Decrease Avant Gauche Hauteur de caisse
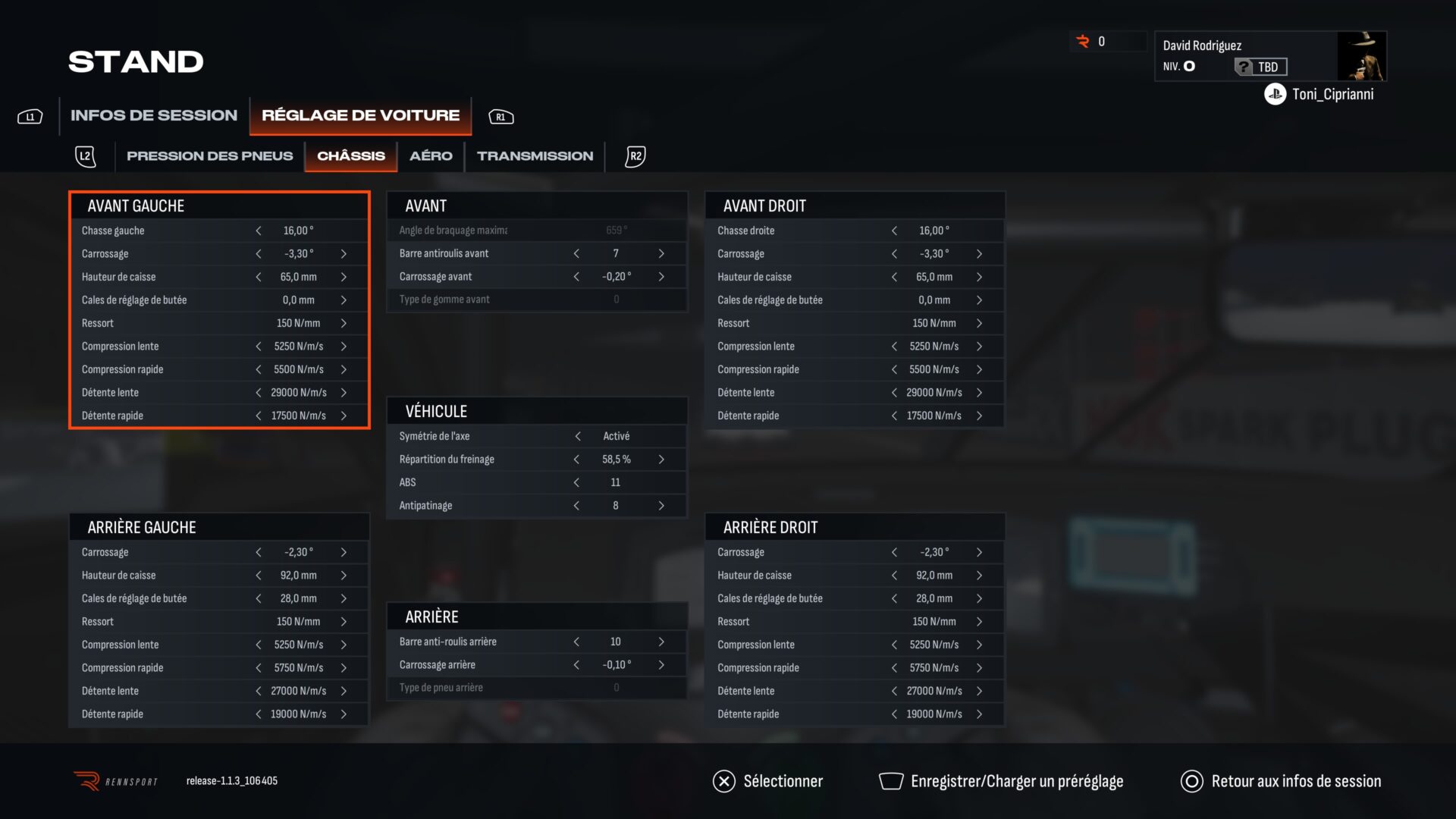Image resolution: width=1456 pixels, height=819 pixels. [259, 278]
